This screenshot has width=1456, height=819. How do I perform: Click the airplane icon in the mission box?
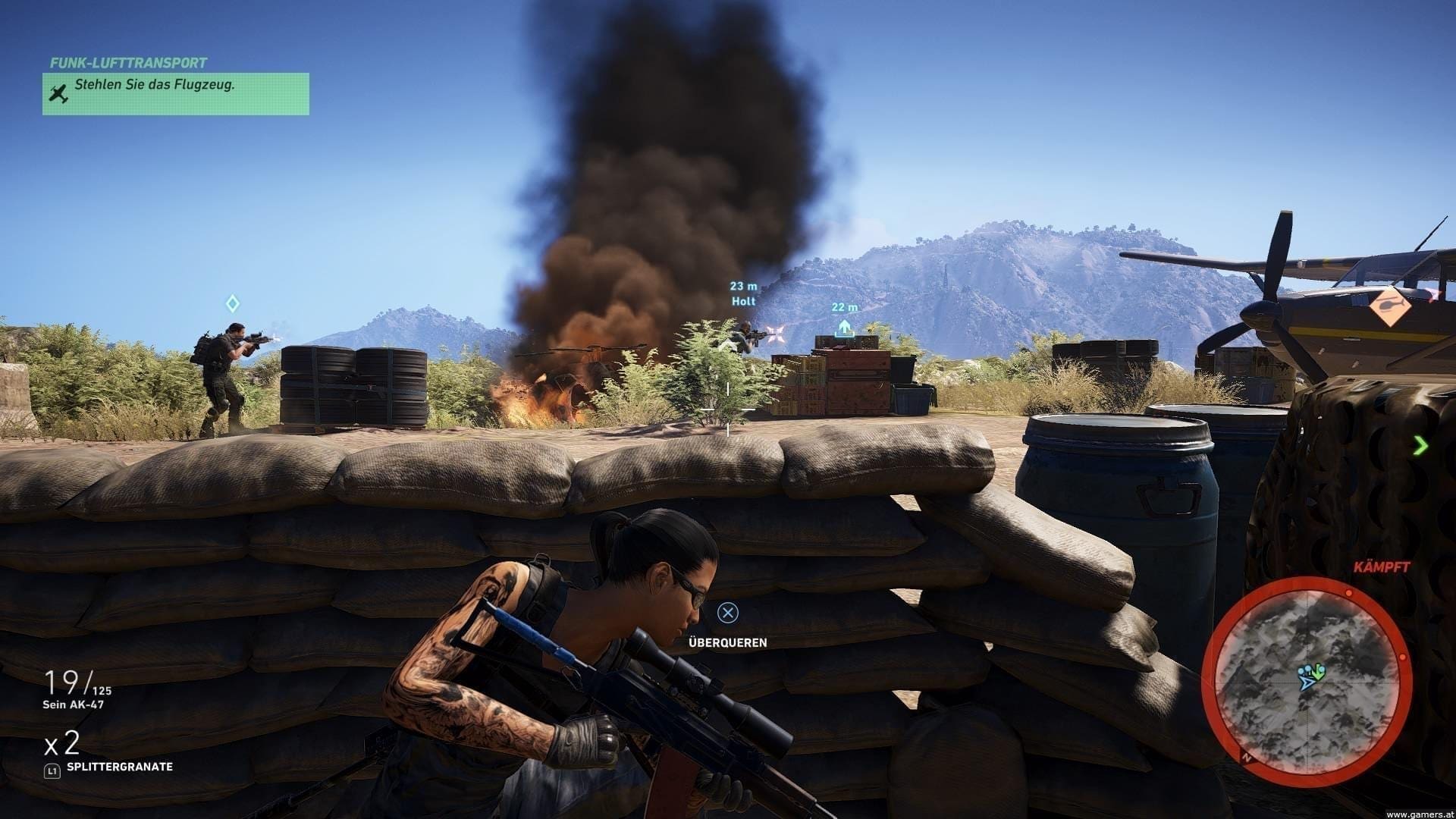[59, 93]
